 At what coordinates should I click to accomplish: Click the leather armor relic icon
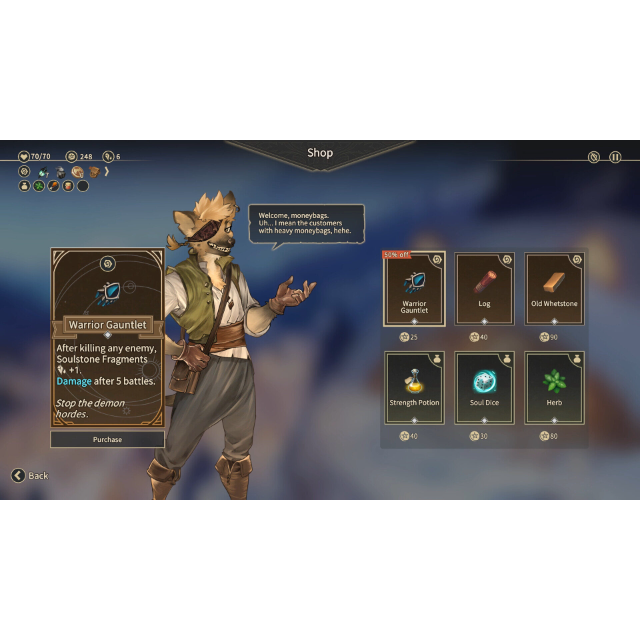[x=93, y=172]
